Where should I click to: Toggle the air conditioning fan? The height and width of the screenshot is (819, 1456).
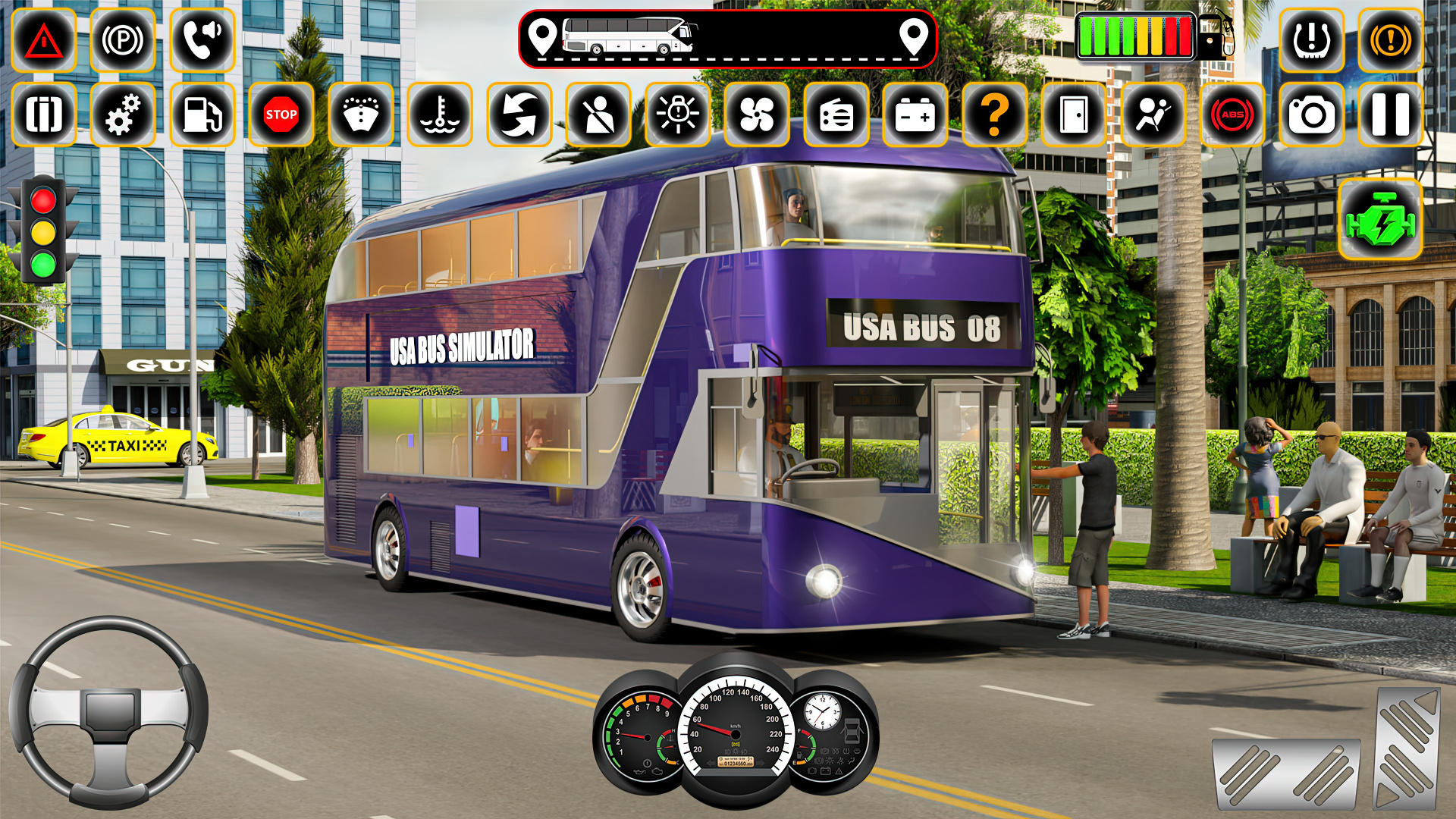[758, 115]
